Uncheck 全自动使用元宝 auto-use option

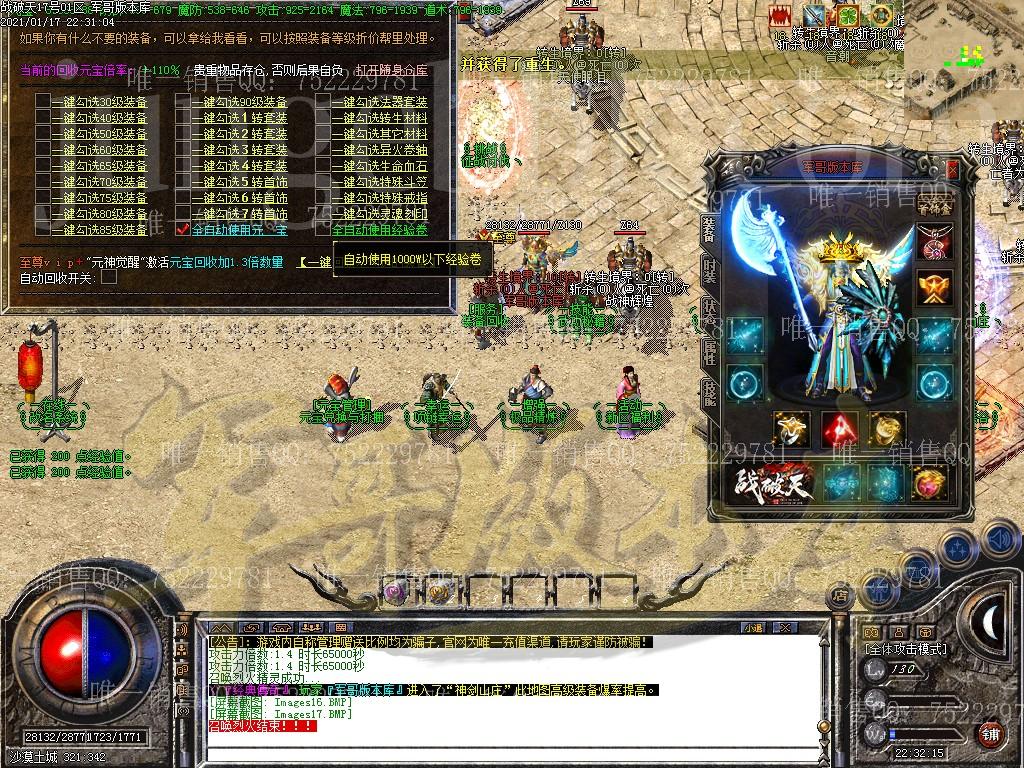point(182,230)
